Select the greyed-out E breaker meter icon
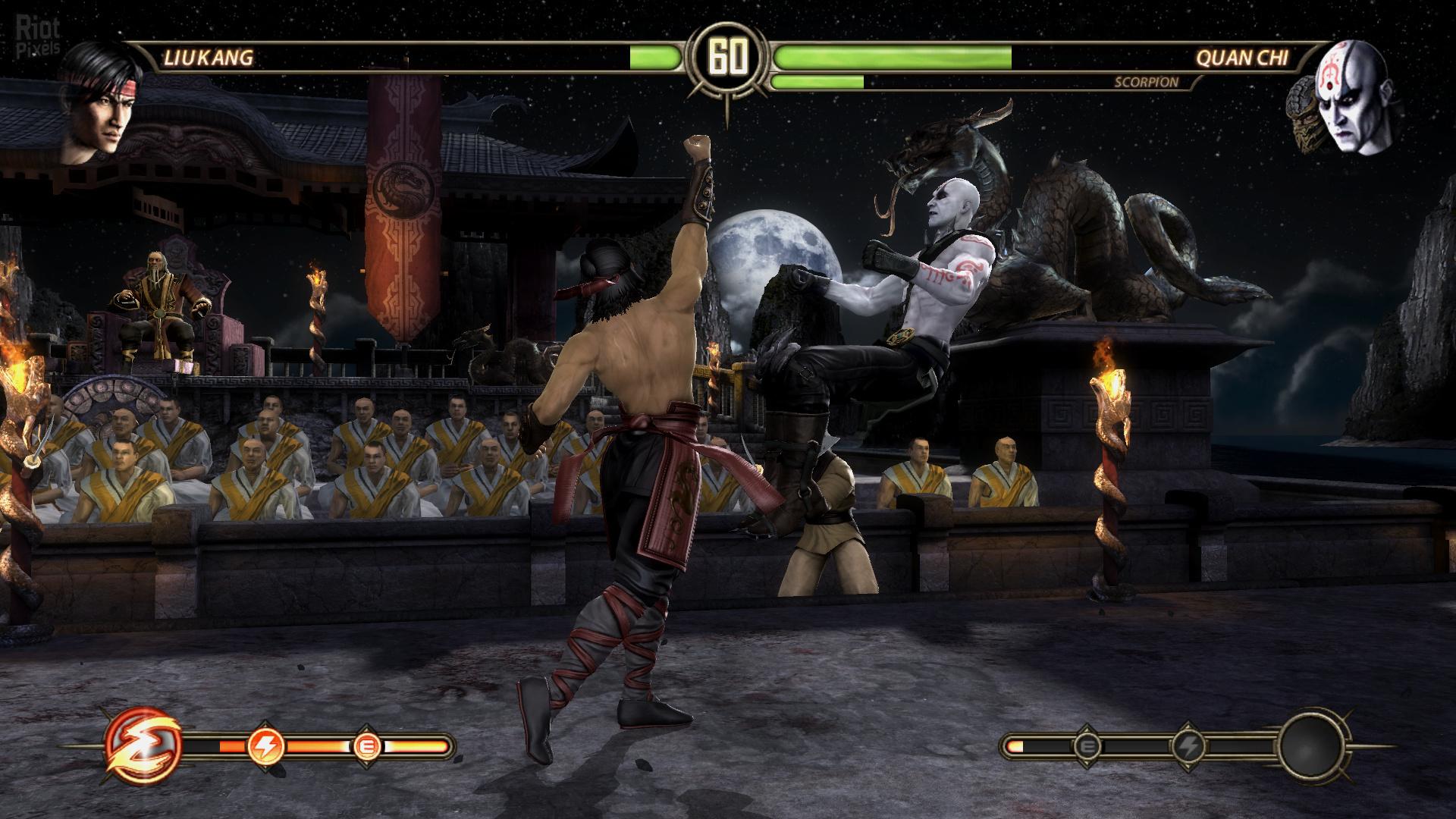This screenshot has width=1456, height=819. point(1087,748)
